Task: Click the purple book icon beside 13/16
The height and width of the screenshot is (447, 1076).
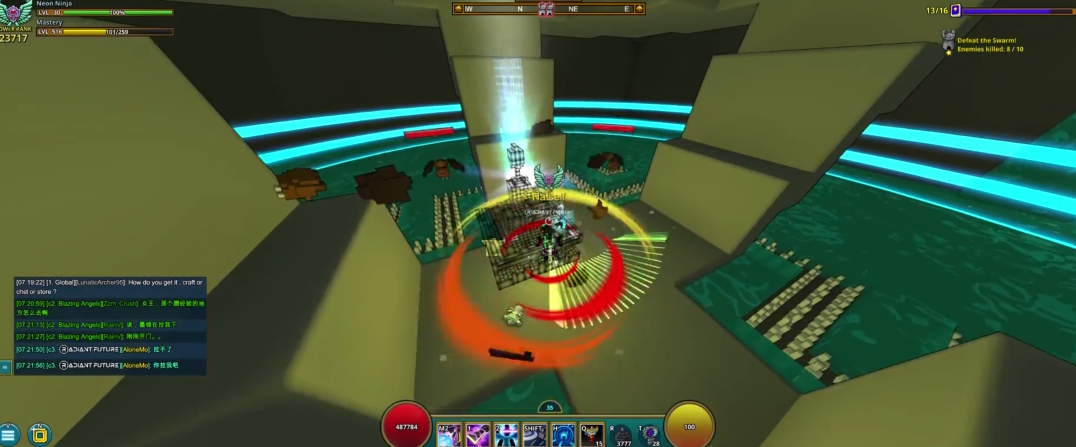Action: (955, 11)
